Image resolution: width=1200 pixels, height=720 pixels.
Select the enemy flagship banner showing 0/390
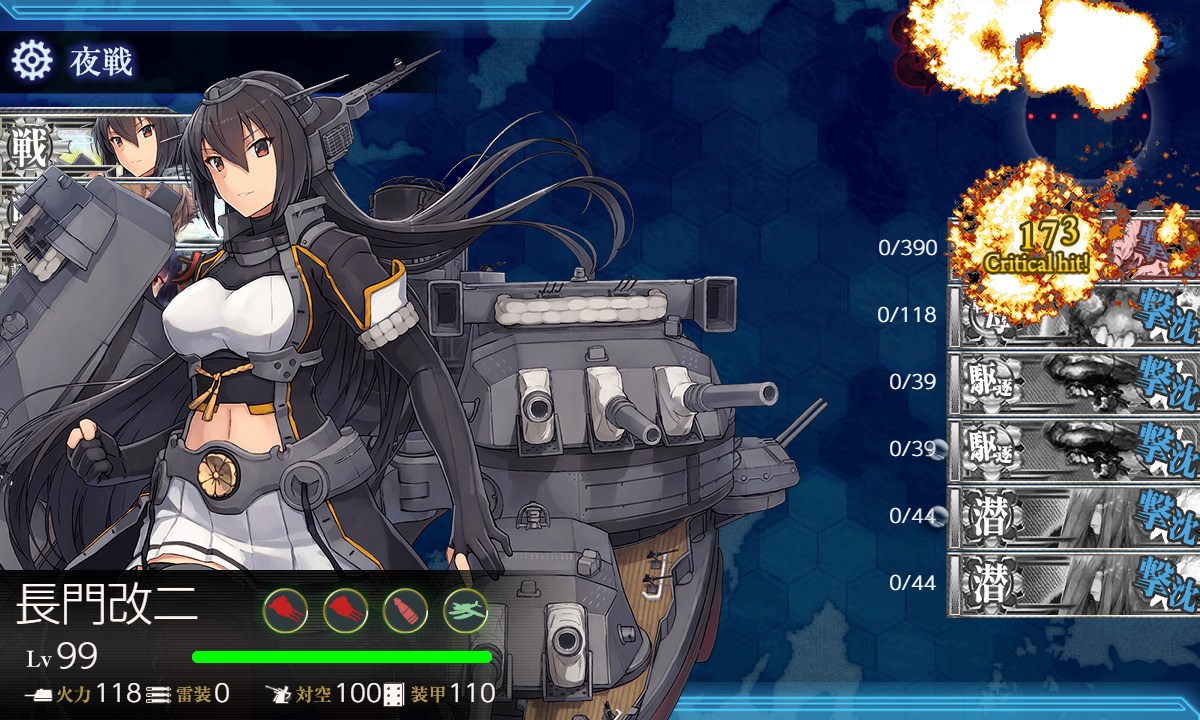1075,248
